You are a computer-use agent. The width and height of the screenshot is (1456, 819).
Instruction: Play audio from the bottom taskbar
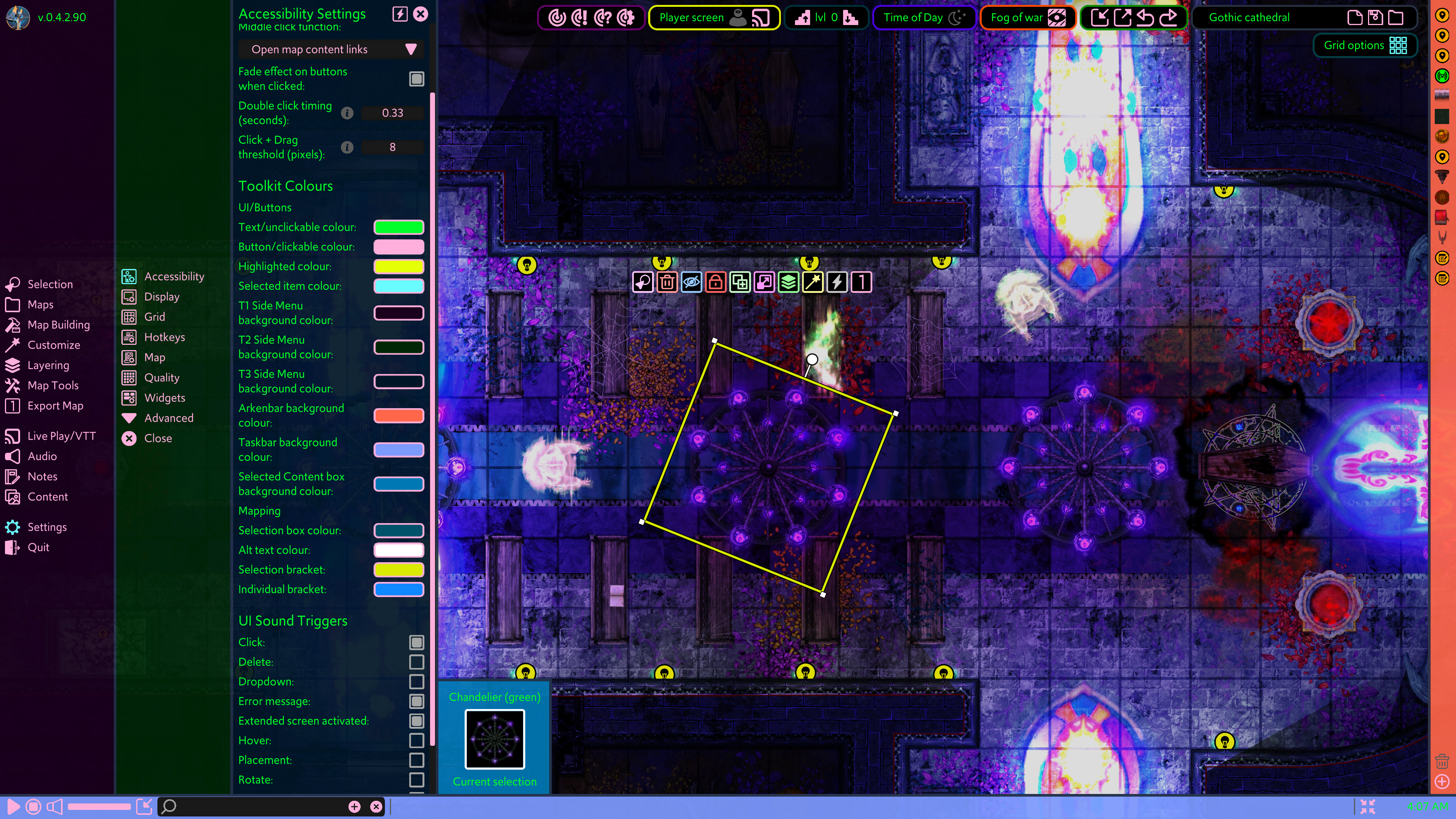tap(14, 806)
